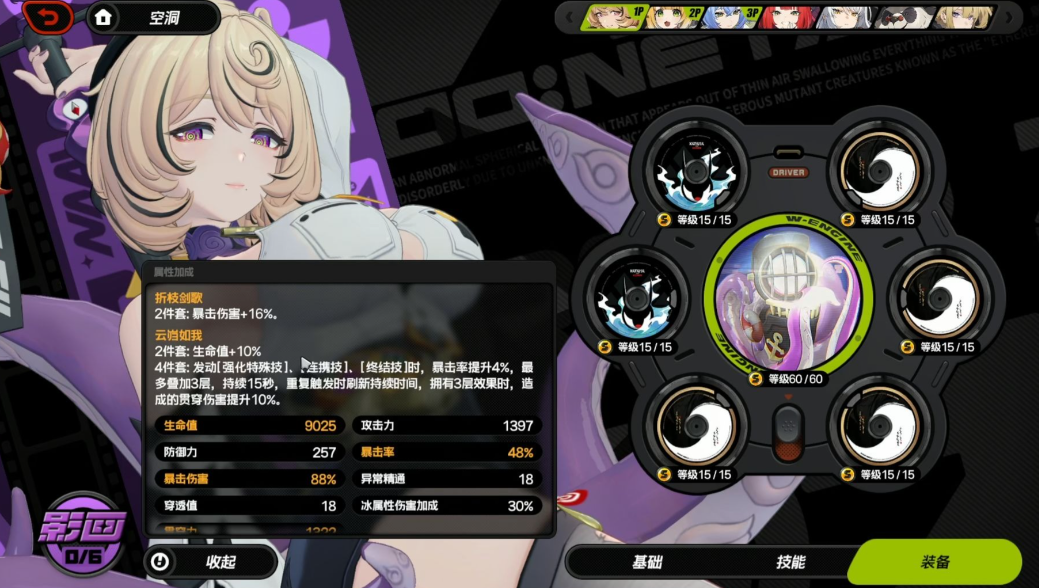Open the central W-Engine slot
Viewport: 1039px width, 588px height.
789,299
